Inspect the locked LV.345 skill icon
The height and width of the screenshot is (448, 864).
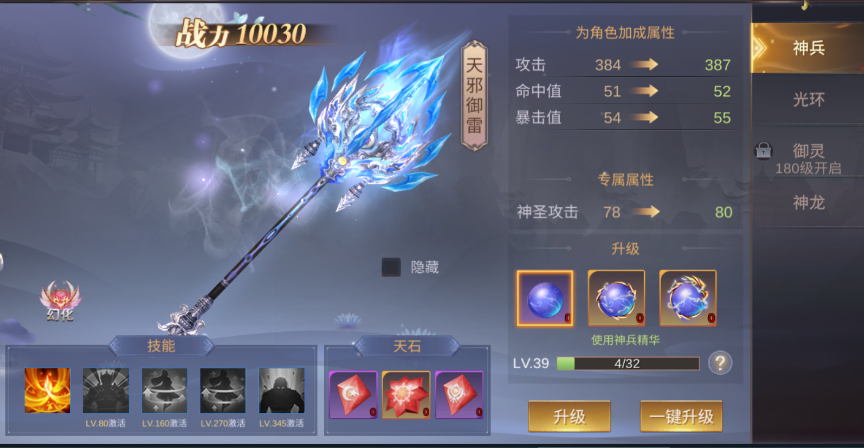pyautogui.click(x=281, y=391)
